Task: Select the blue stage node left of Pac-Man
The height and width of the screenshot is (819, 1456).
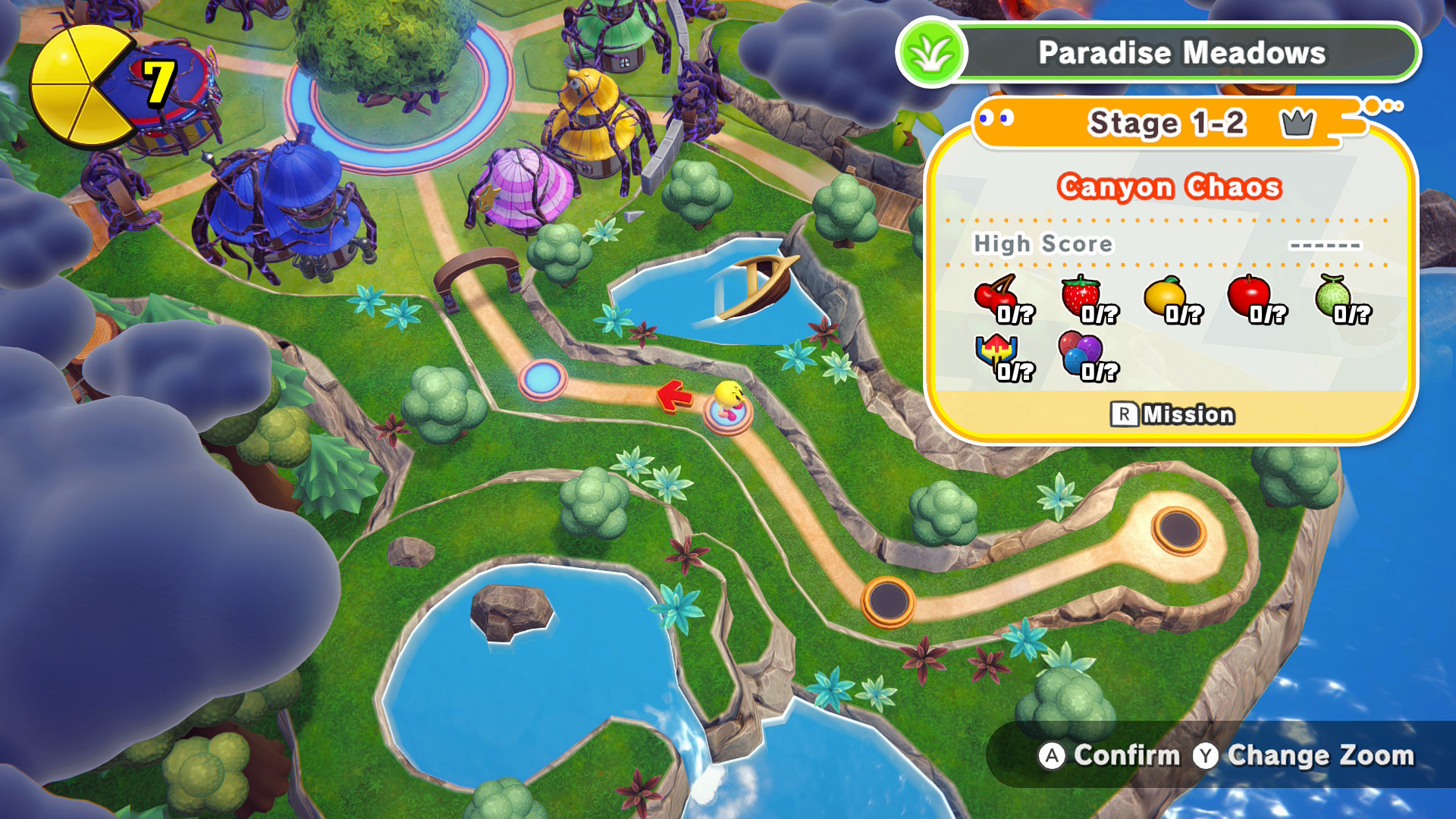Action: pos(542,378)
